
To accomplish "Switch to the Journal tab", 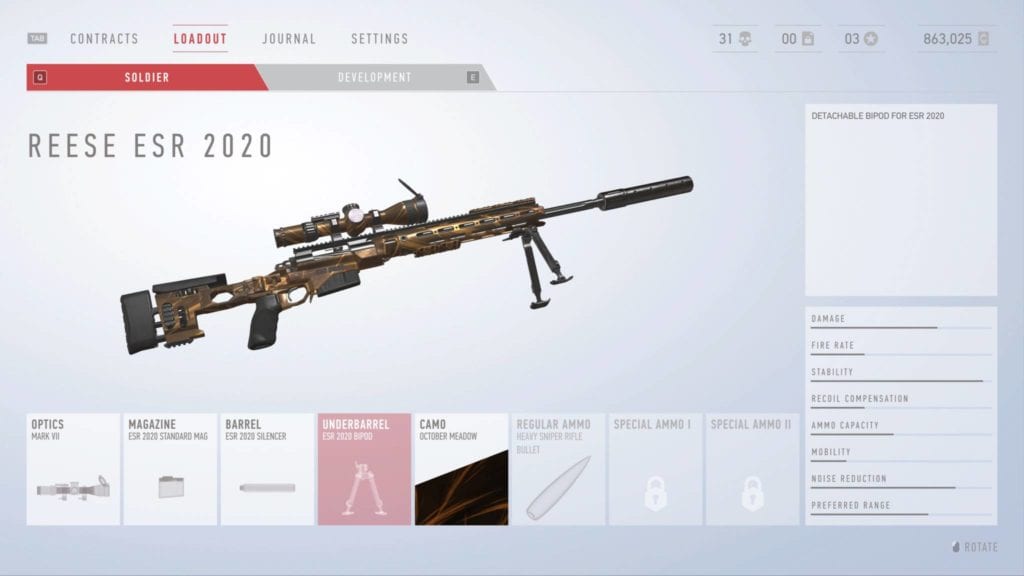I will point(289,39).
